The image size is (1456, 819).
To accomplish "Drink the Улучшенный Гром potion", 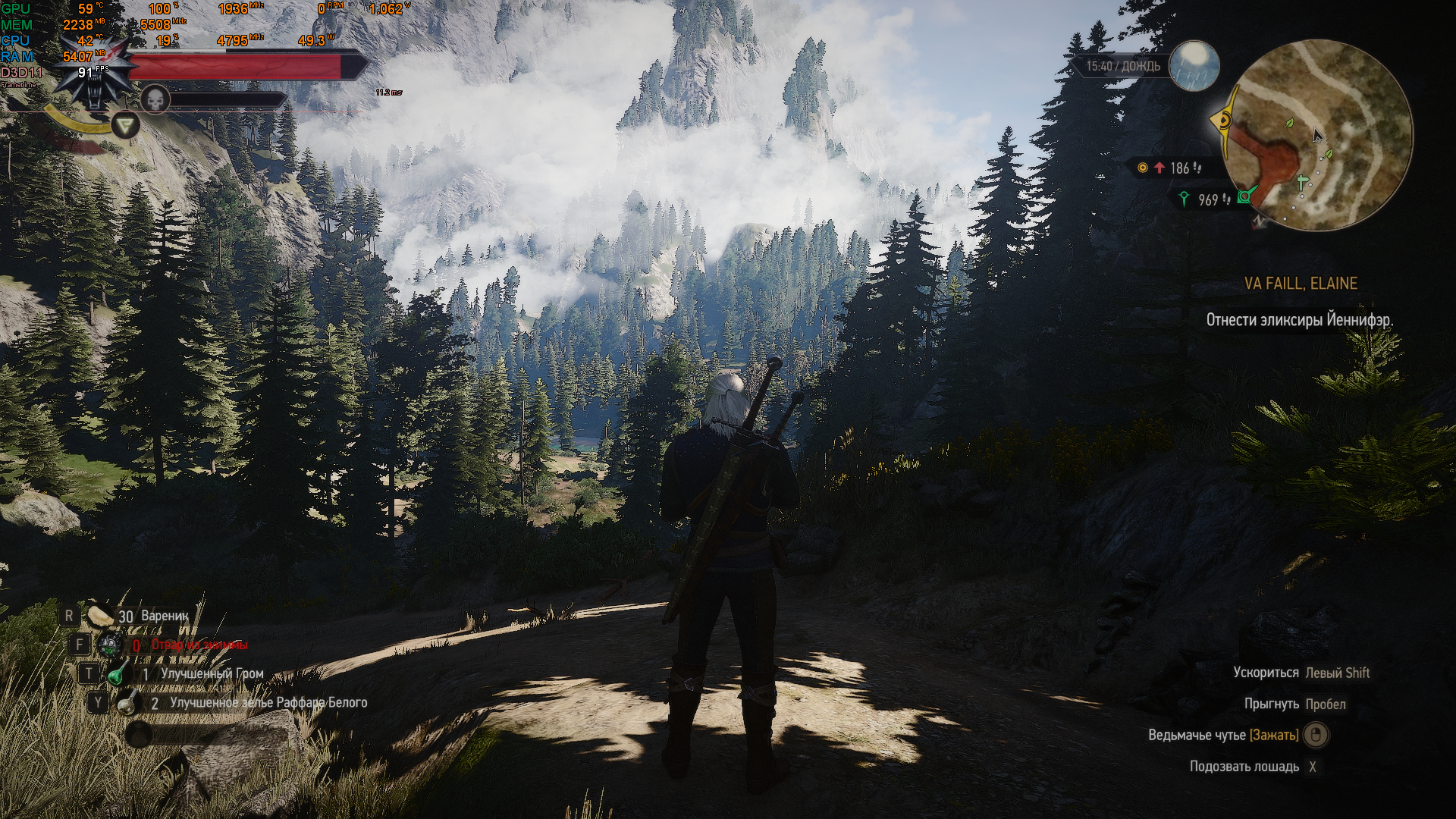I will coord(118,673).
